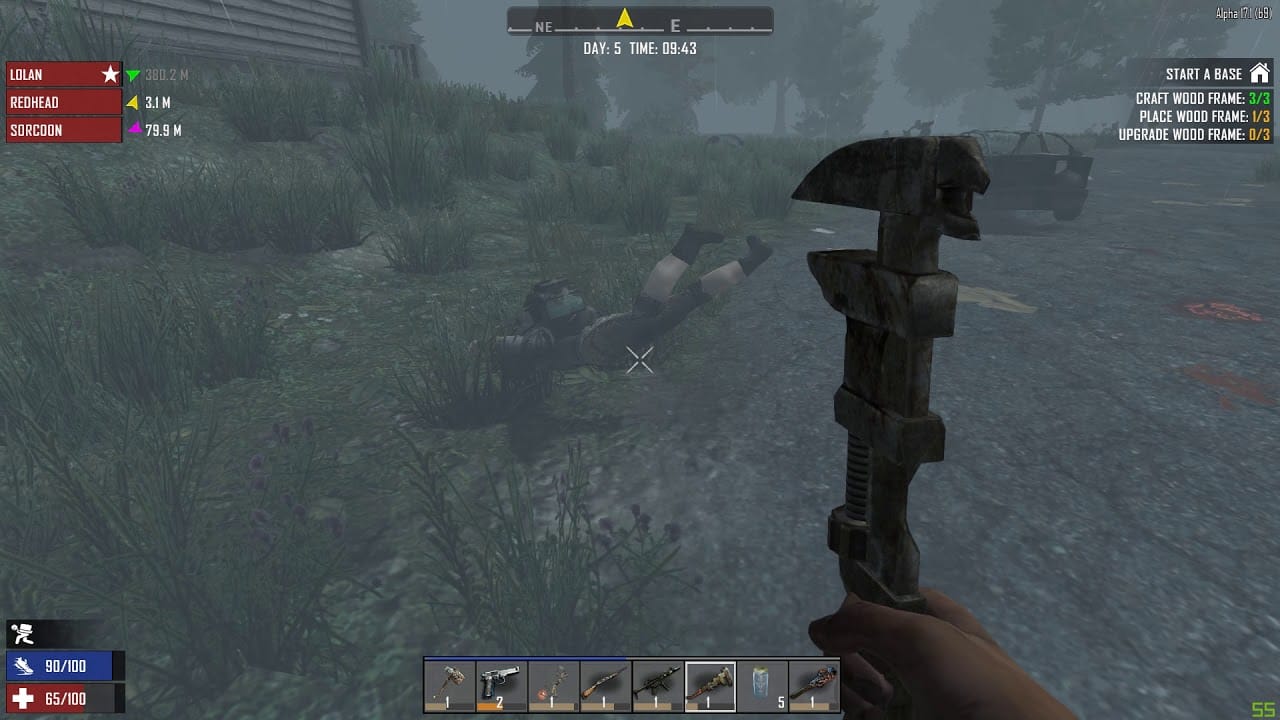Image resolution: width=1280 pixels, height=720 pixels.
Task: Pick the water jar hotbar slot
Action: point(762,686)
